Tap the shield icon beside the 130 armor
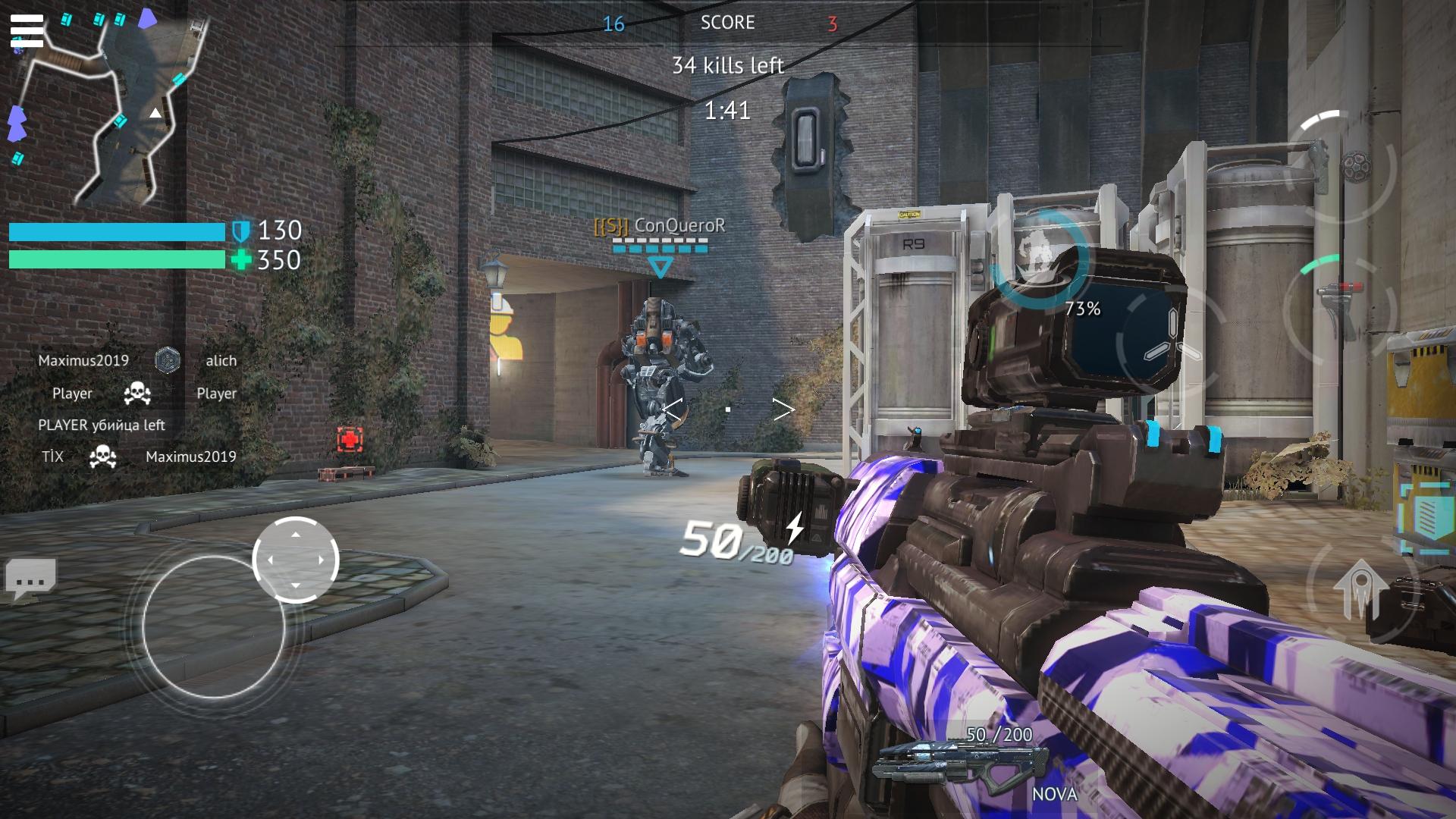This screenshot has width=1456, height=819. pos(241,230)
